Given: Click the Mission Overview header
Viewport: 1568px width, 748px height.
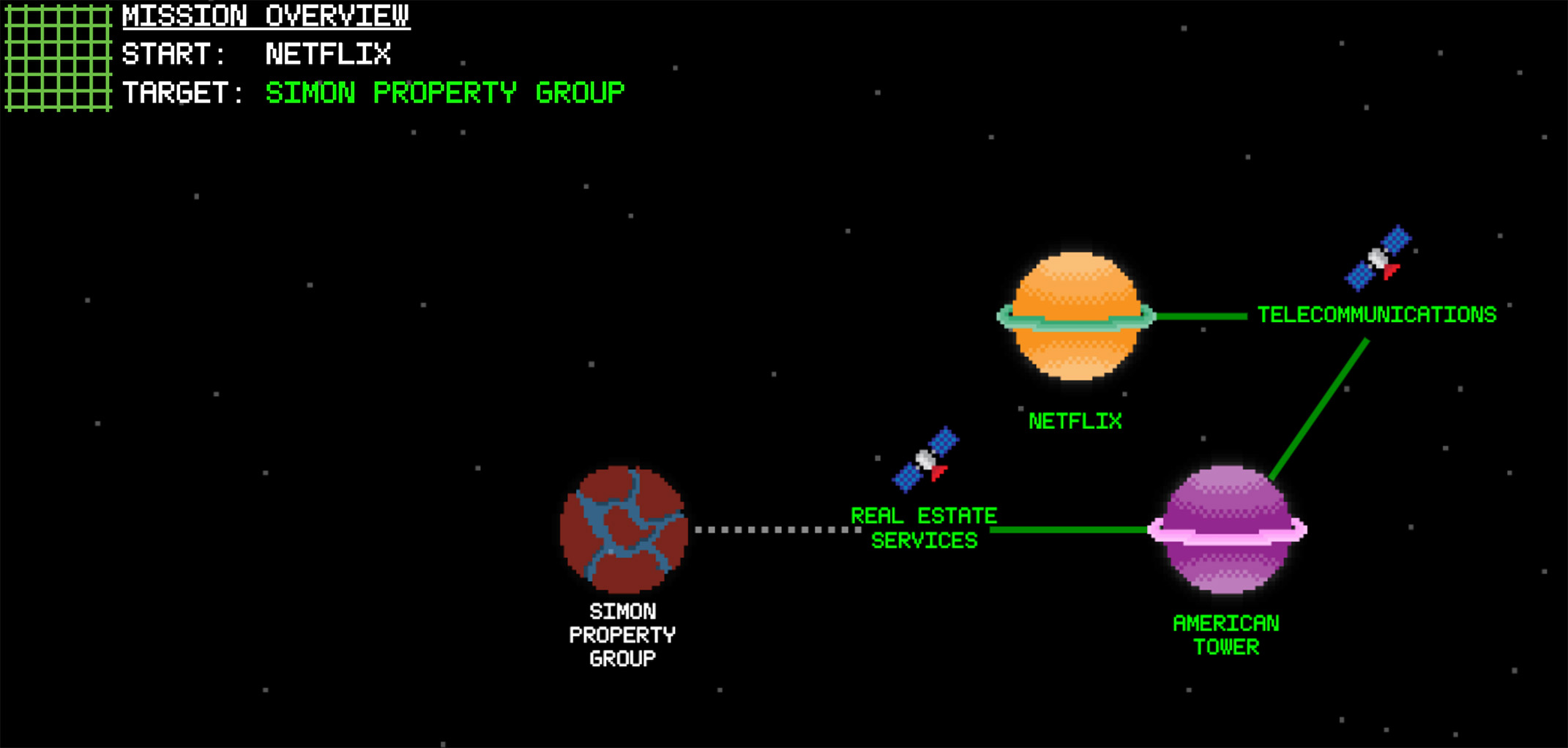Looking at the screenshot, I should 266,15.
